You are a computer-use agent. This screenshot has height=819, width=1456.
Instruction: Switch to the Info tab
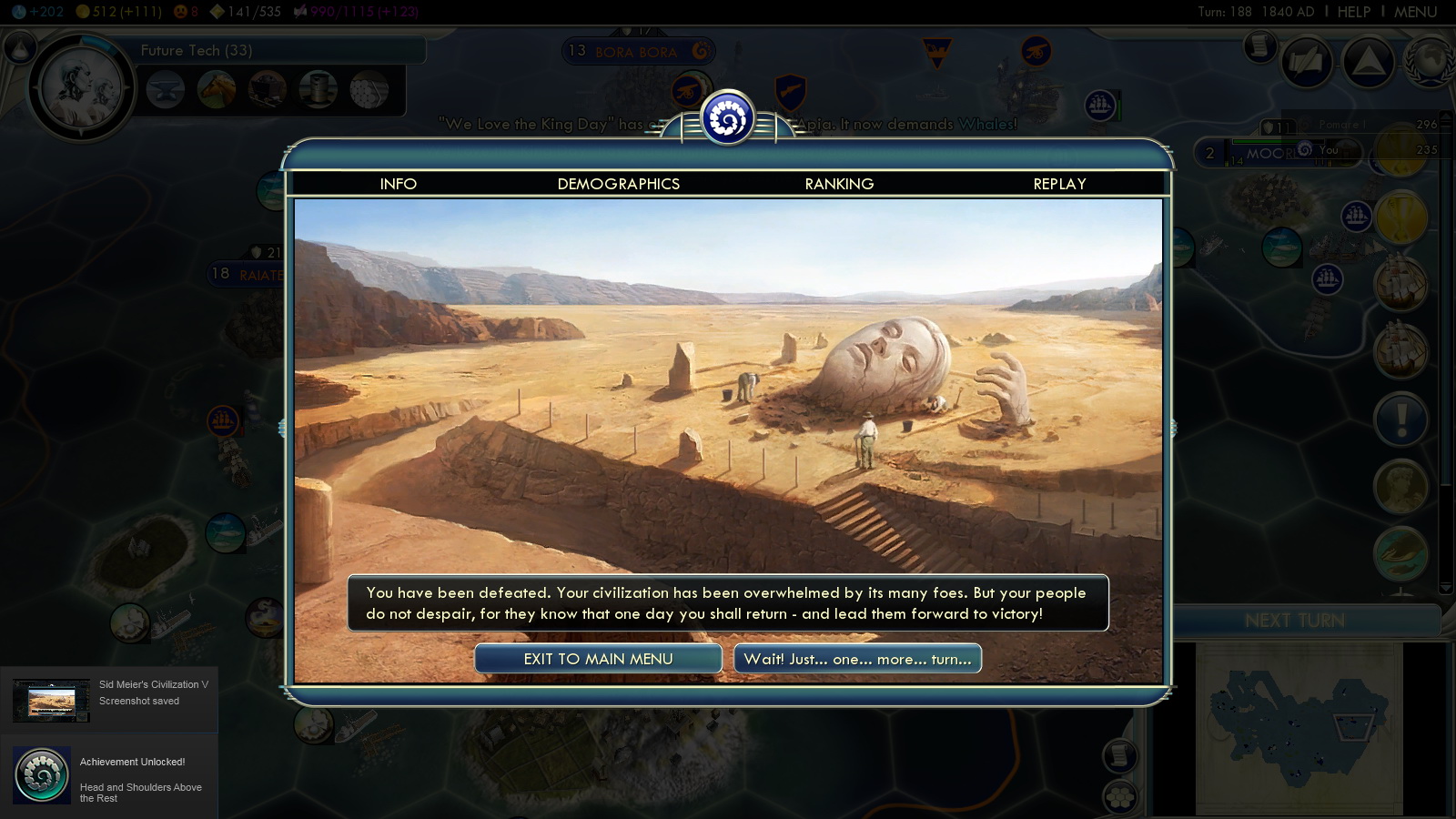point(398,184)
